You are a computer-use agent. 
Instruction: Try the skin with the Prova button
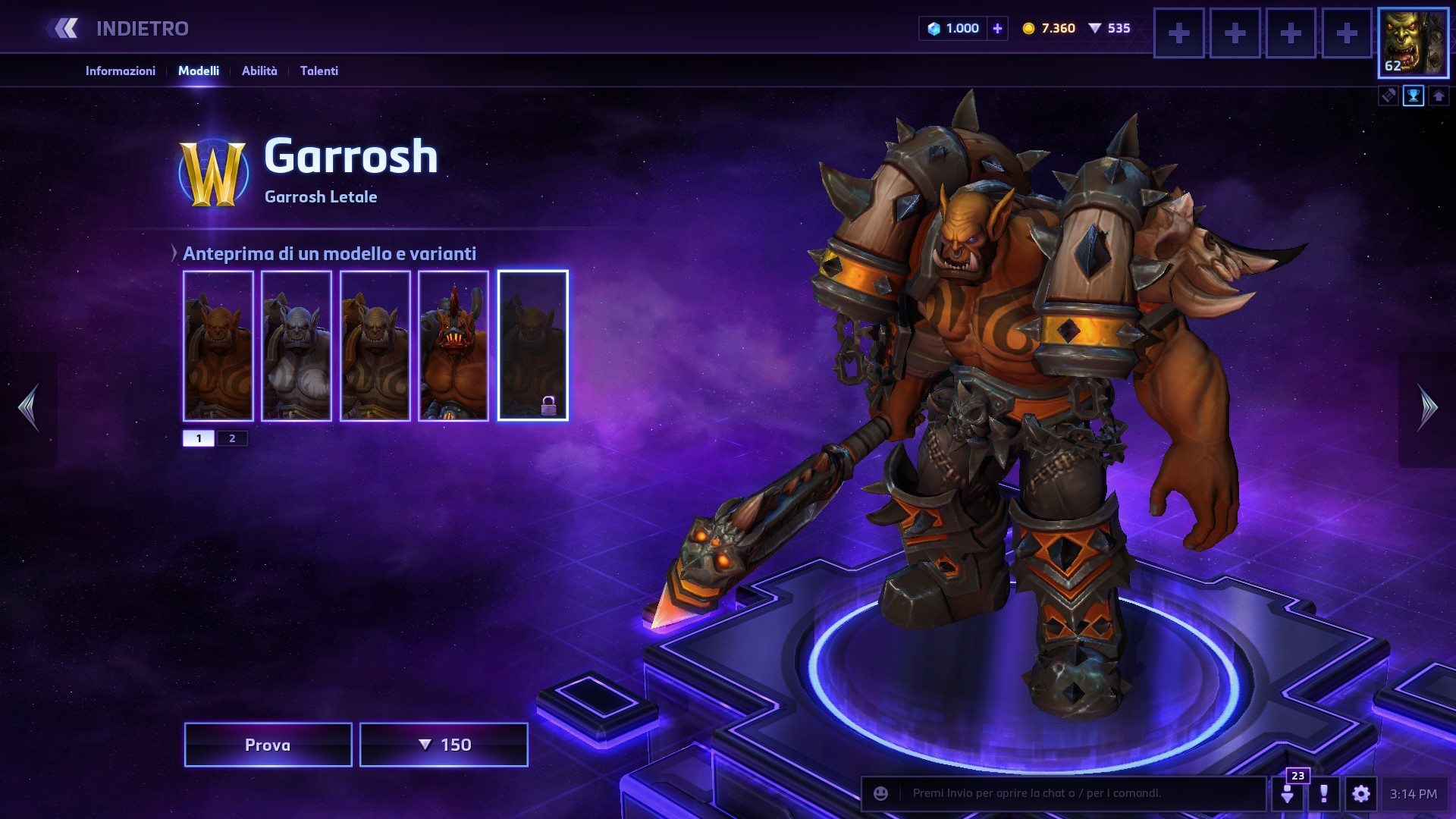click(x=268, y=745)
